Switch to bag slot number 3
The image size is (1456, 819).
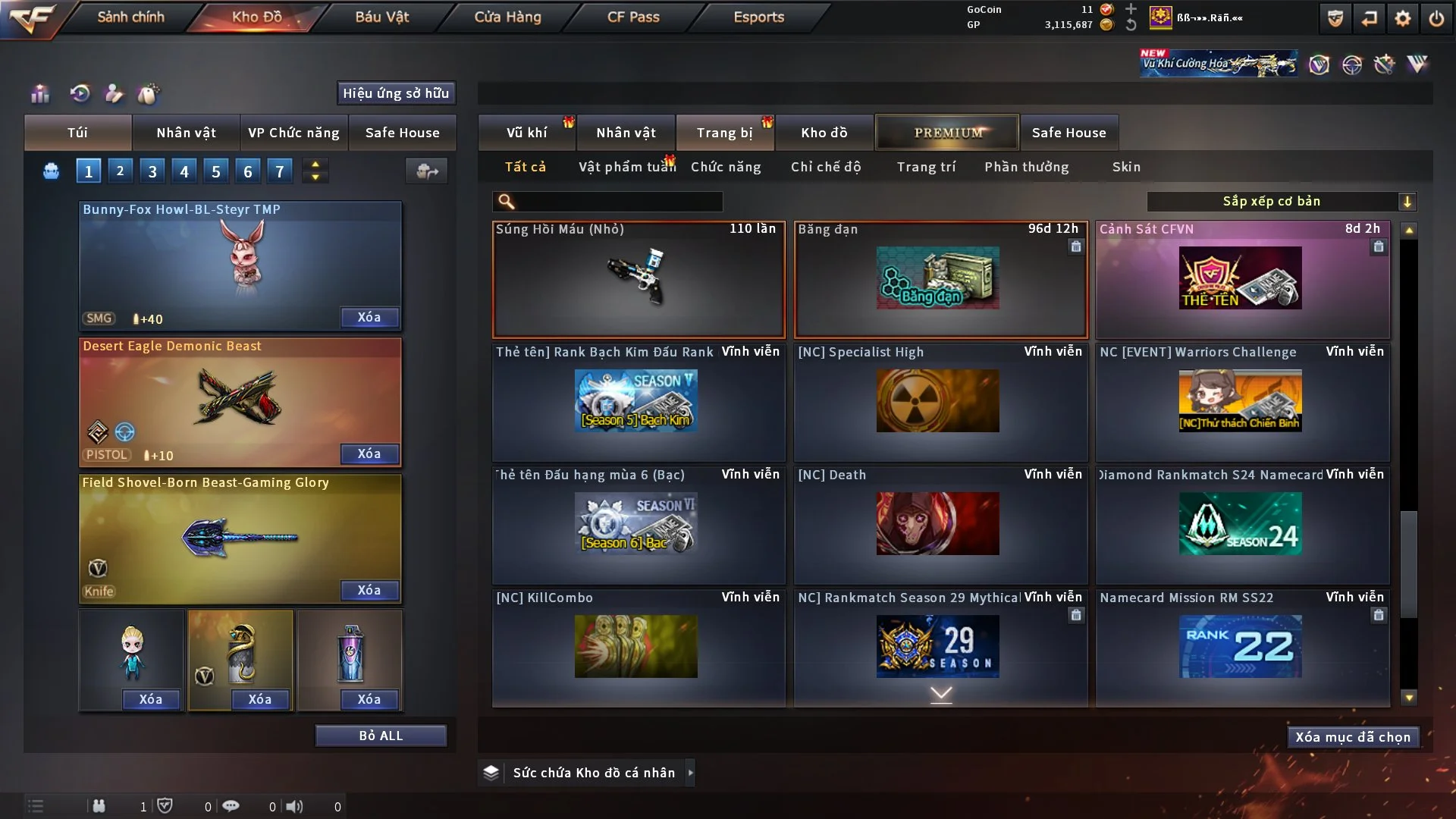pyautogui.click(x=152, y=171)
